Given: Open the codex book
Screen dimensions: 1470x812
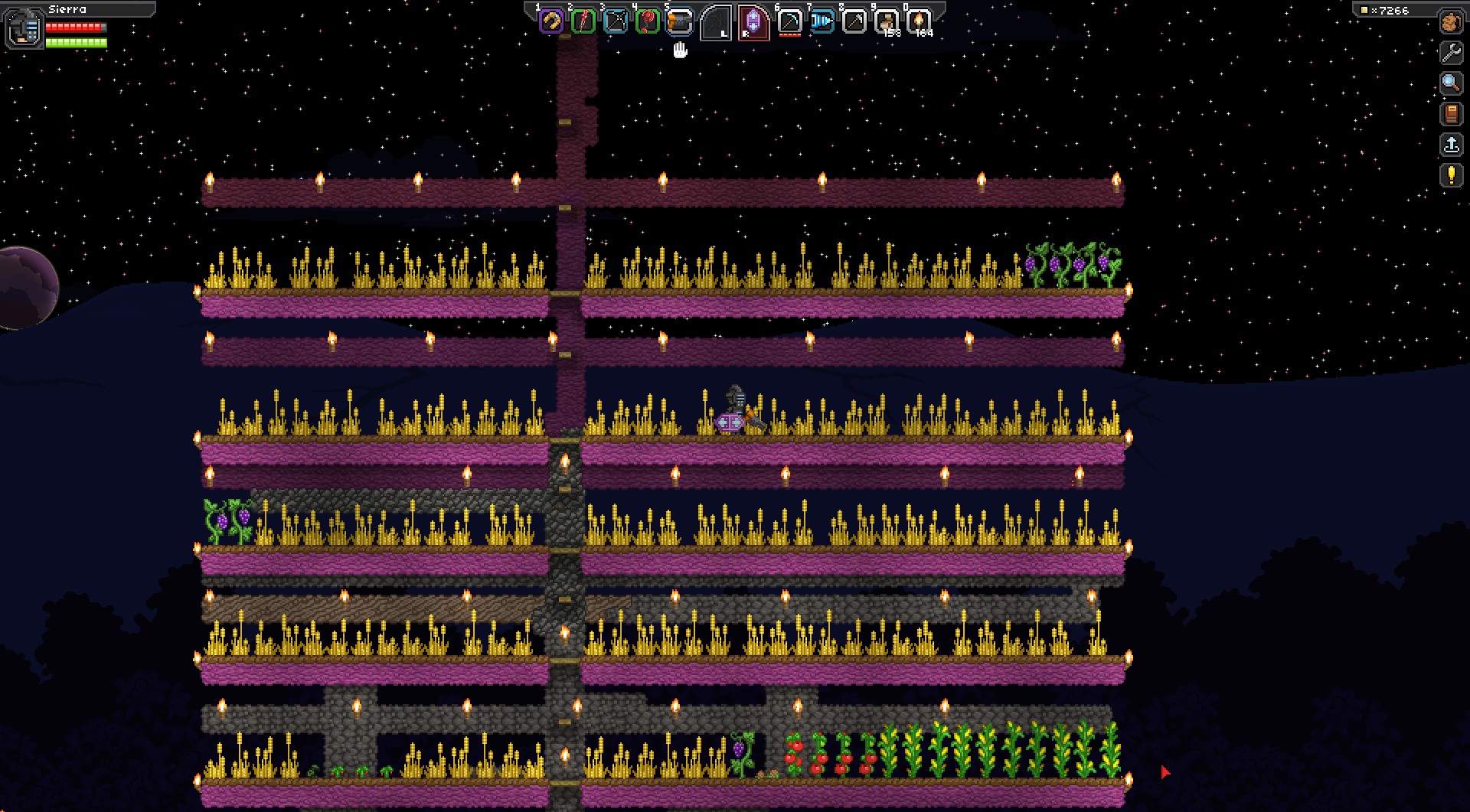Looking at the screenshot, I should click(x=1451, y=114).
